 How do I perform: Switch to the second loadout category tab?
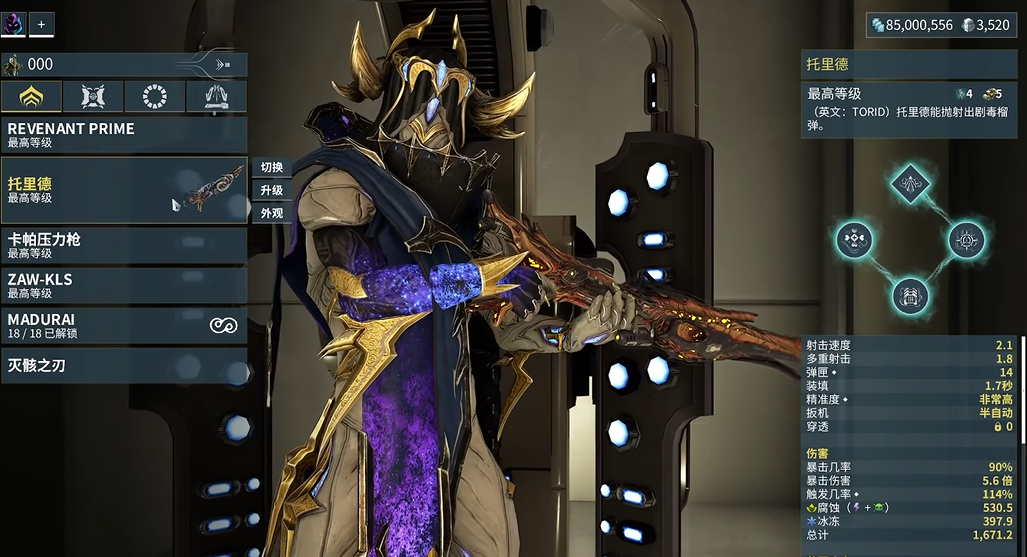pyautogui.click(x=93, y=97)
